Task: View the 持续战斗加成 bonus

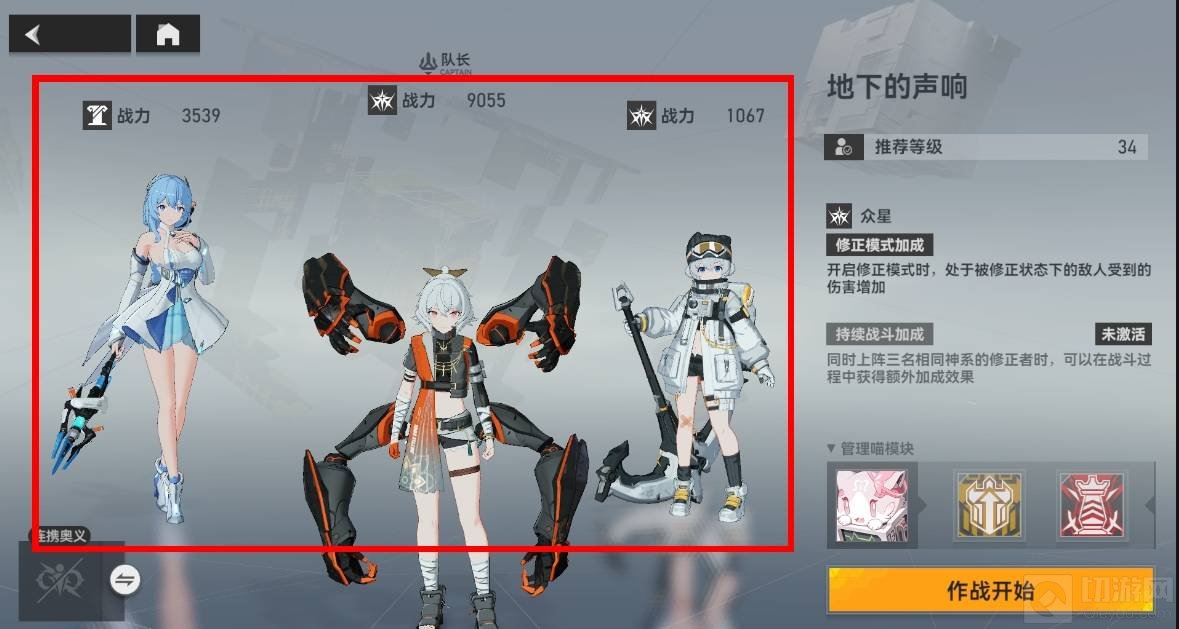Action: pyautogui.click(x=879, y=334)
